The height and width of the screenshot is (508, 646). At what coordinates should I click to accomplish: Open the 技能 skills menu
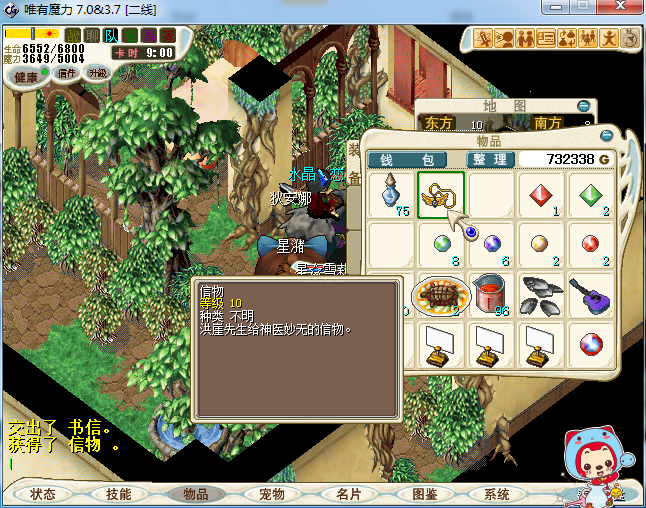point(119,494)
